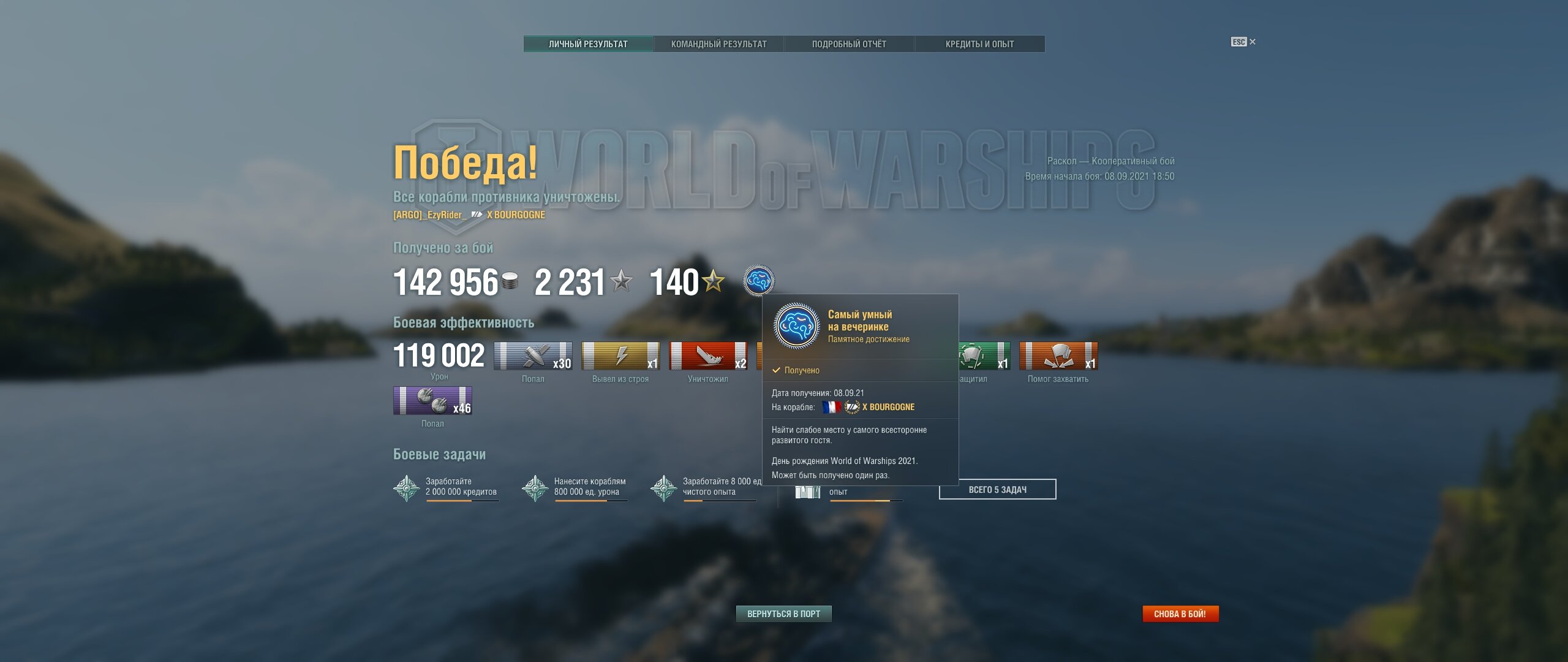Screen dimensions: 1568x662
Task: Select the purple secondary hits ribbon x46
Action: click(x=432, y=401)
